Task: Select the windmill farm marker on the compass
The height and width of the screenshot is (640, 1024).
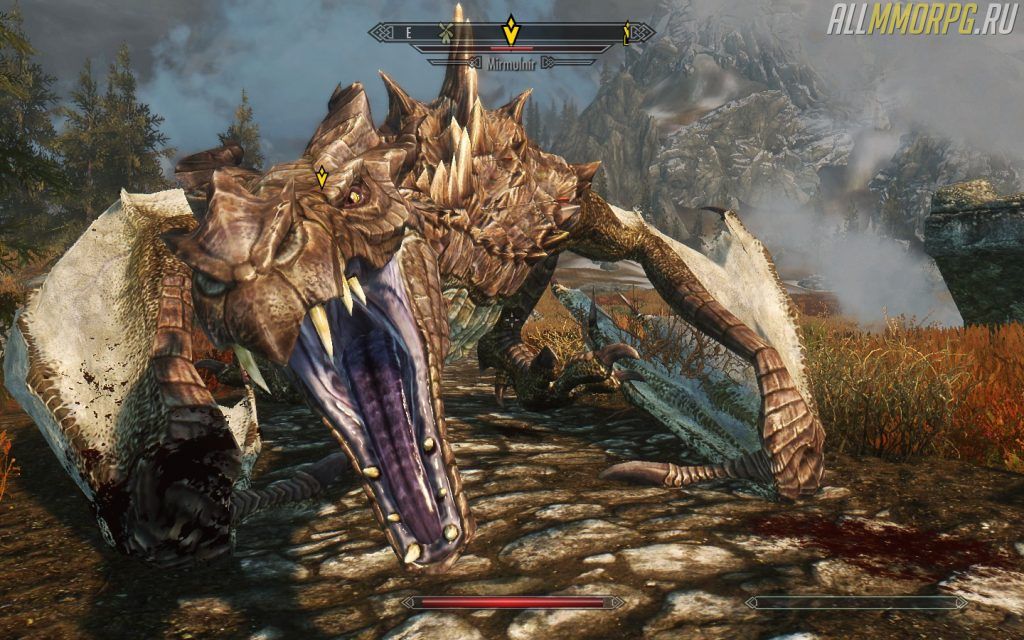Action: click(x=446, y=32)
